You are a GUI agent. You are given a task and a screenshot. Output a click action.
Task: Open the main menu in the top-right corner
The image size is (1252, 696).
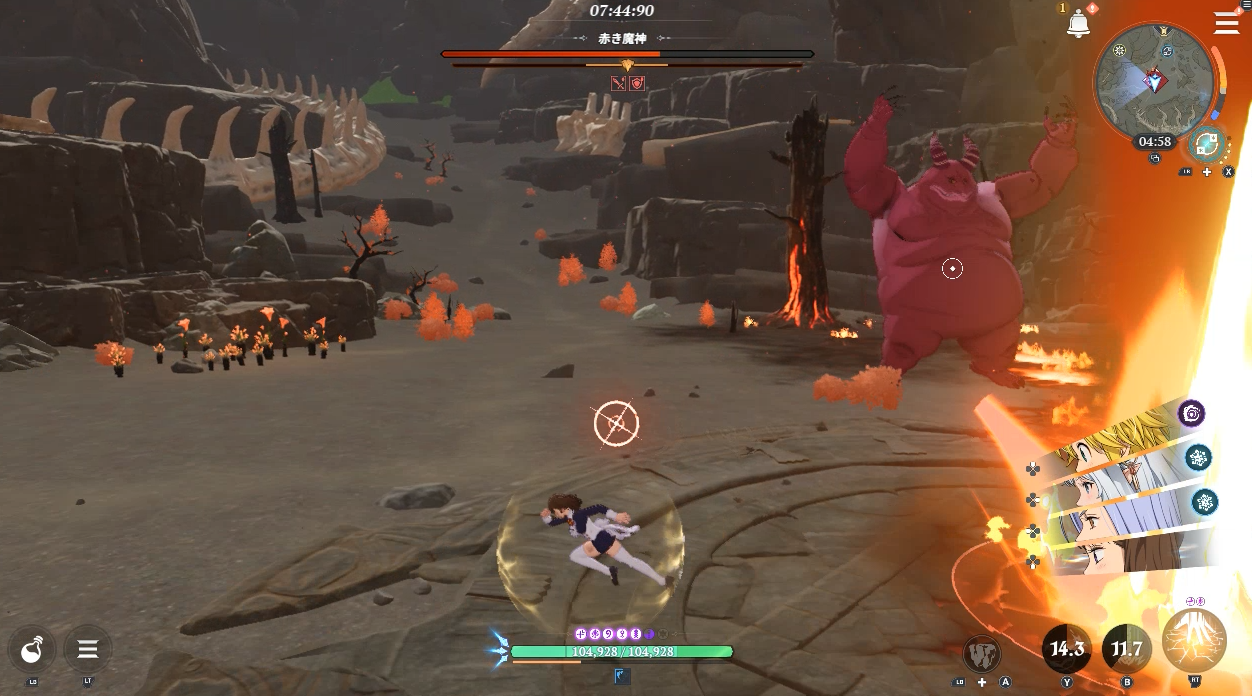tap(1226, 22)
